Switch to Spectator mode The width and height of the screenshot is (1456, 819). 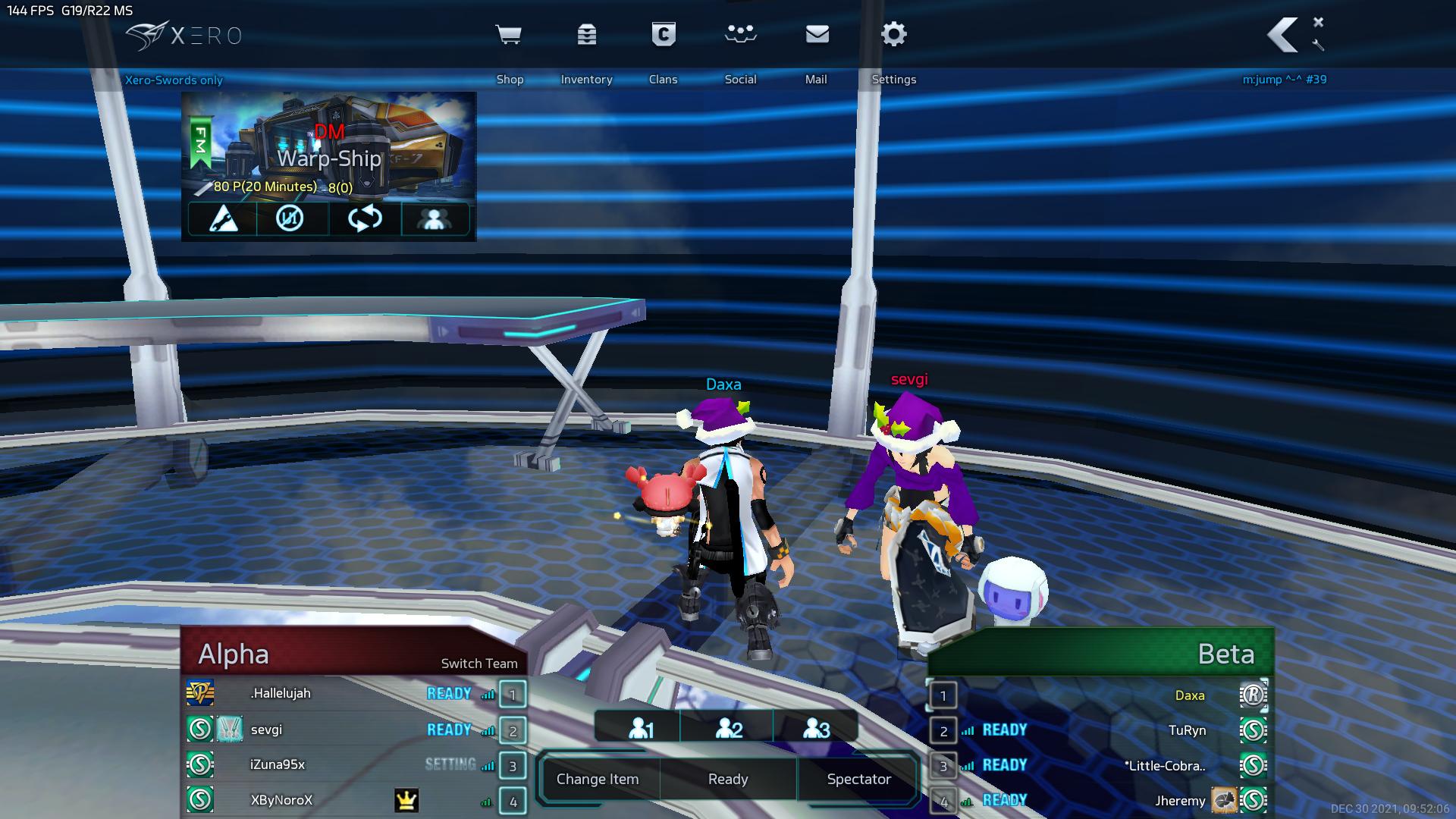(x=858, y=779)
